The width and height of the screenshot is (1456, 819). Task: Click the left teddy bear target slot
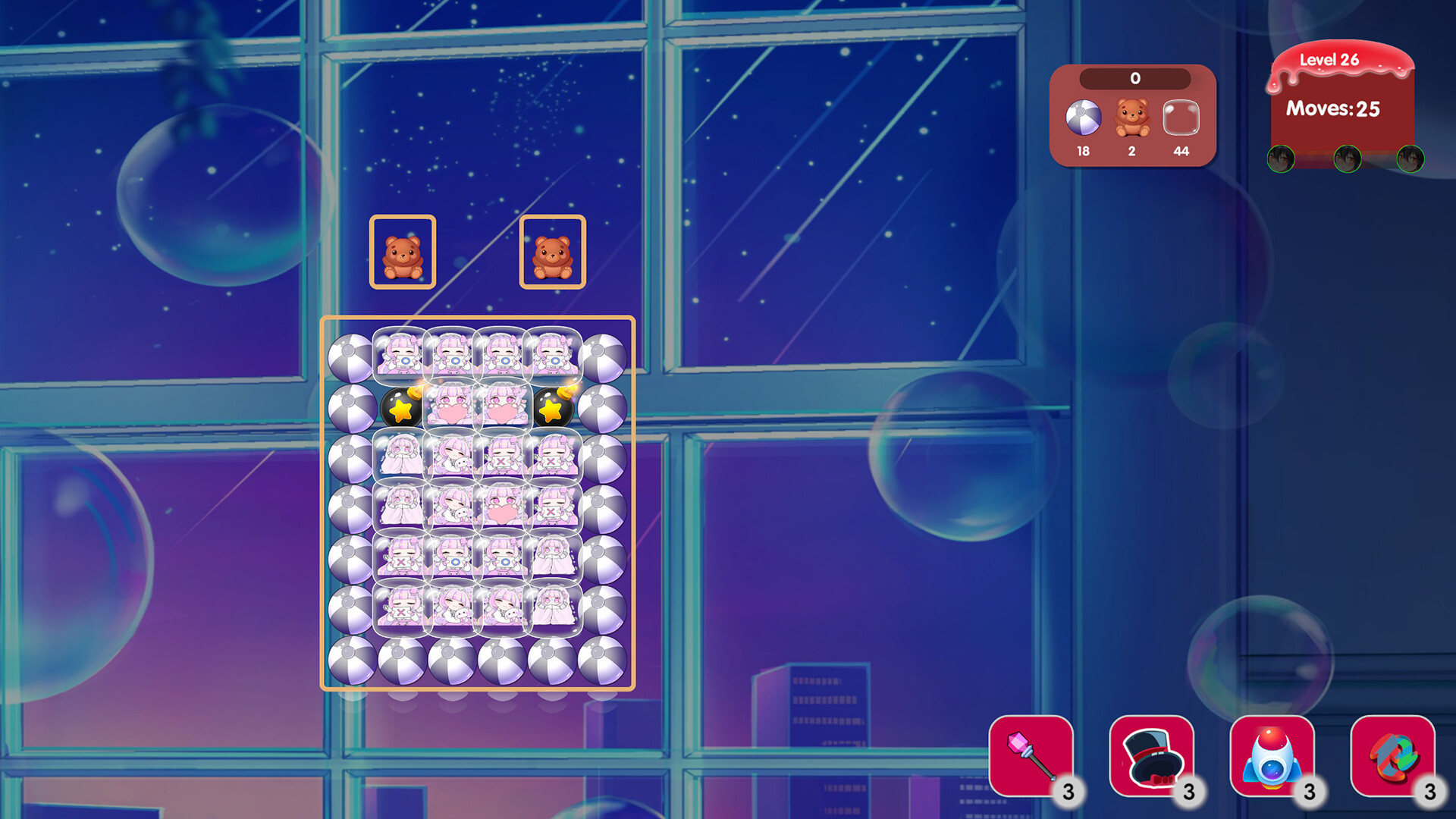click(x=403, y=253)
